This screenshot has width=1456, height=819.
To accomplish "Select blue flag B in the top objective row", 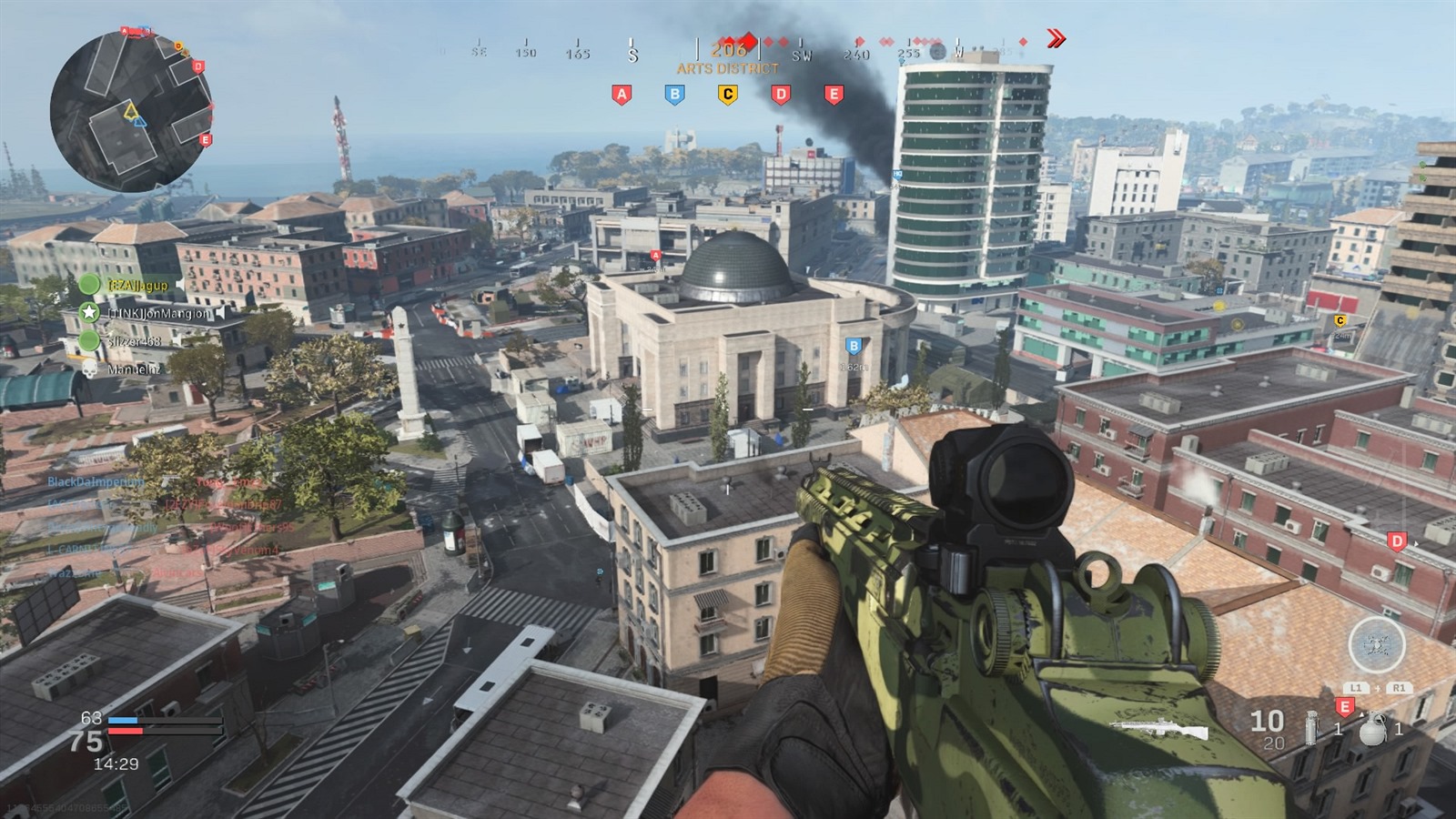I will click(674, 94).
